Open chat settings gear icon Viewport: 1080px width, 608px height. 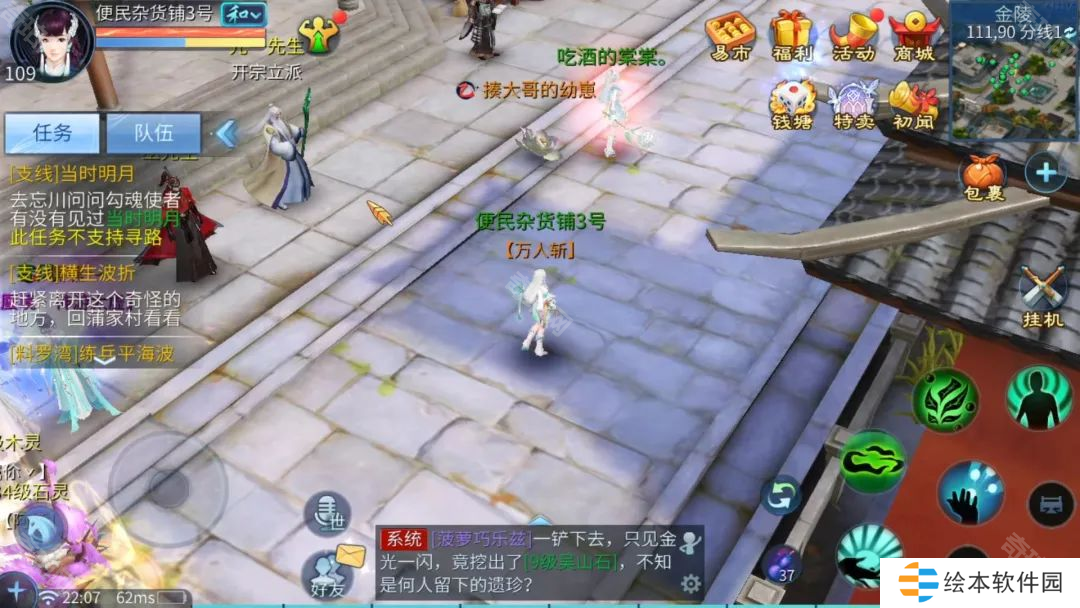point(690,583)
